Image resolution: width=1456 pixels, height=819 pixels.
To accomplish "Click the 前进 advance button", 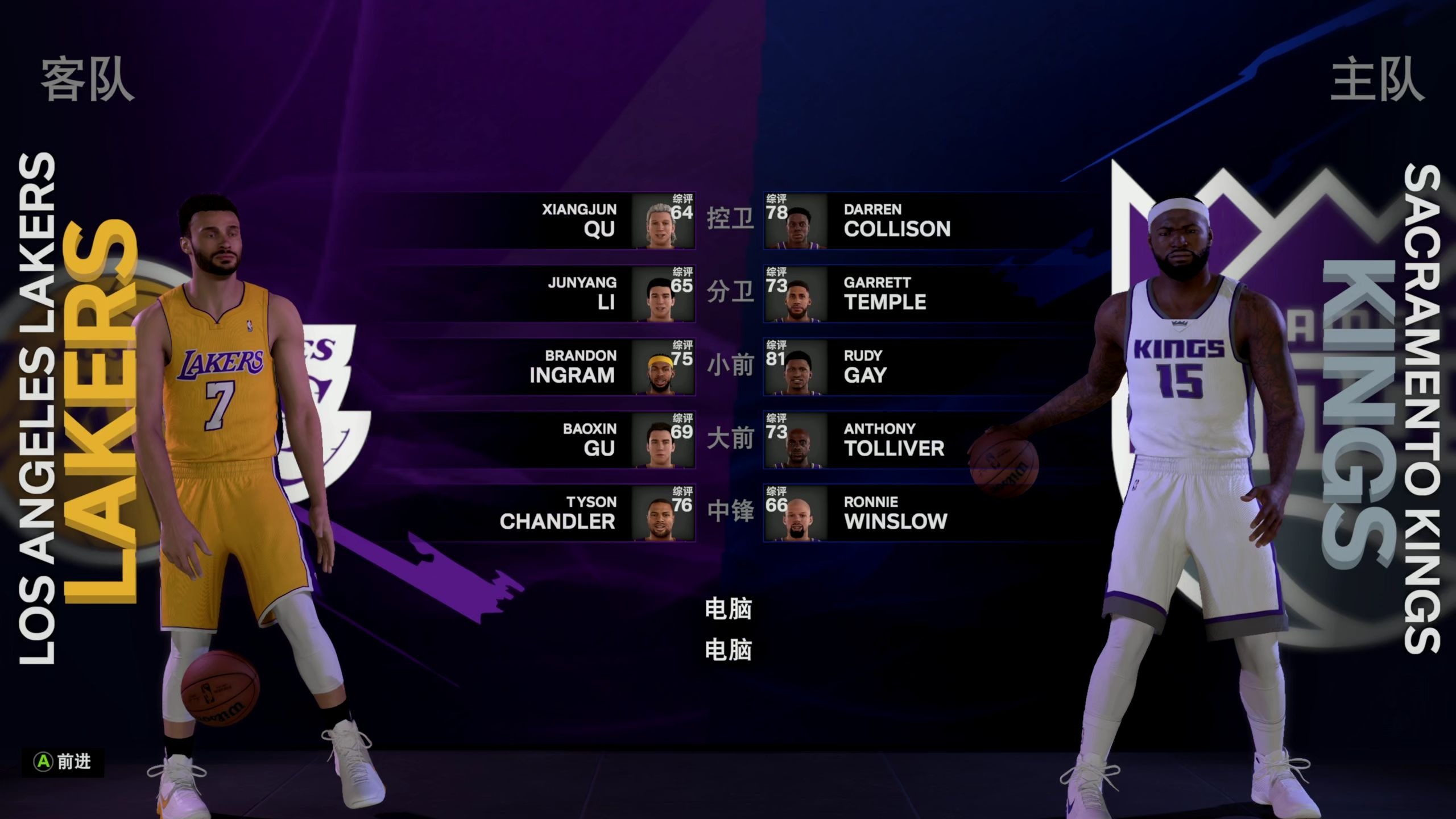I will point(63,762).
